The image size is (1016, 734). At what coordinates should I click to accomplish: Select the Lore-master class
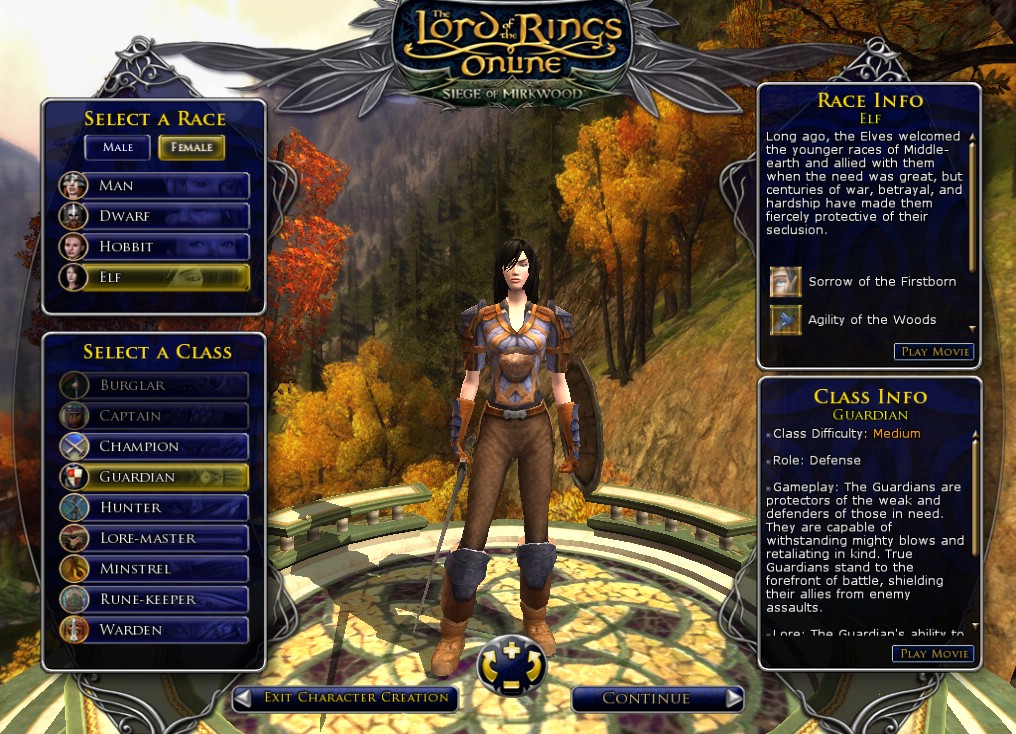click(x=154, y=538)
